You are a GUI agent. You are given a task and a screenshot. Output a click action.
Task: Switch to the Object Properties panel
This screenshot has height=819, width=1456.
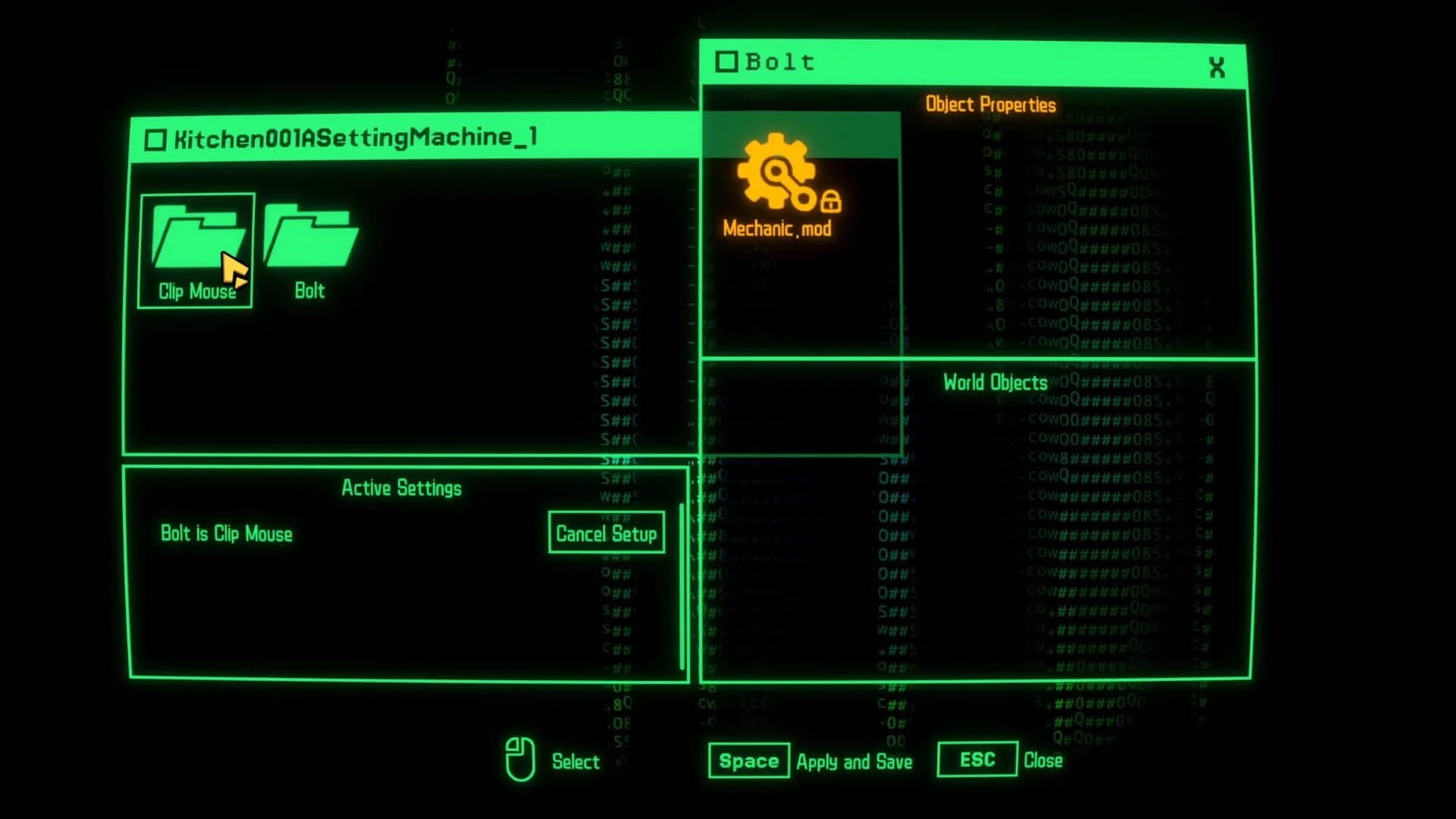point(990,105)
